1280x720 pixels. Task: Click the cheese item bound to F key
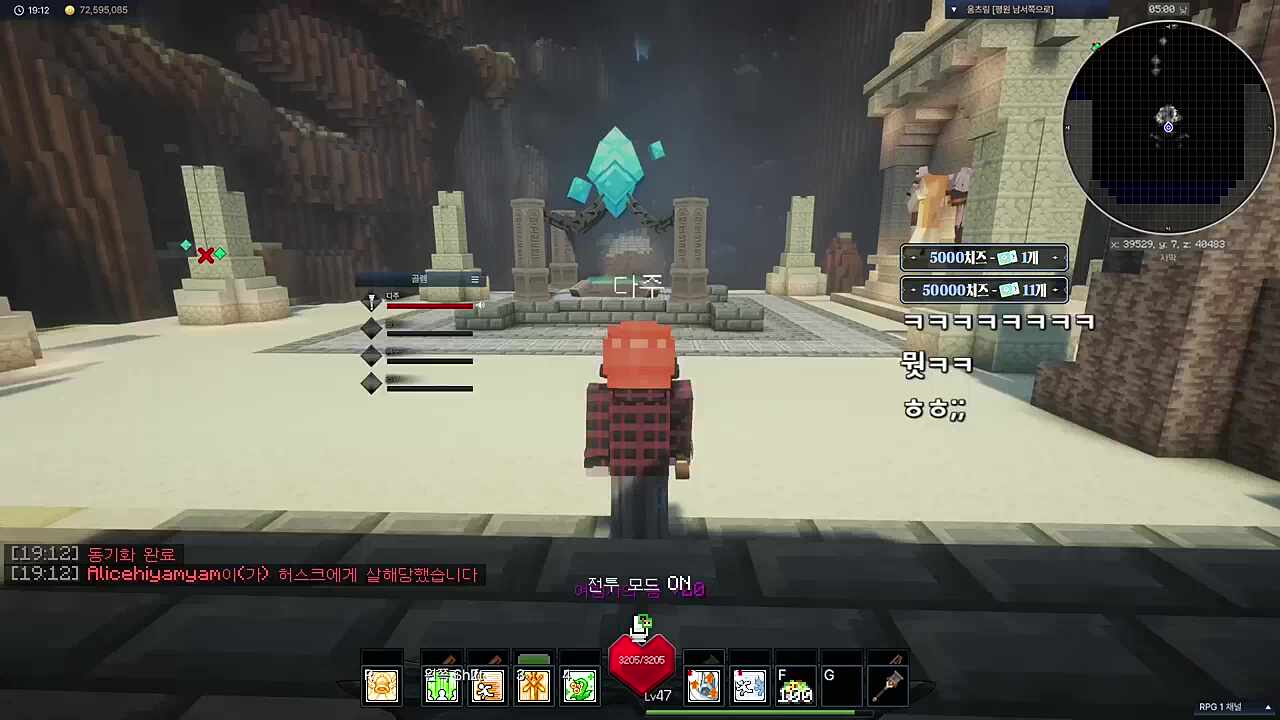pyautogui.click(x=795, y=684)
